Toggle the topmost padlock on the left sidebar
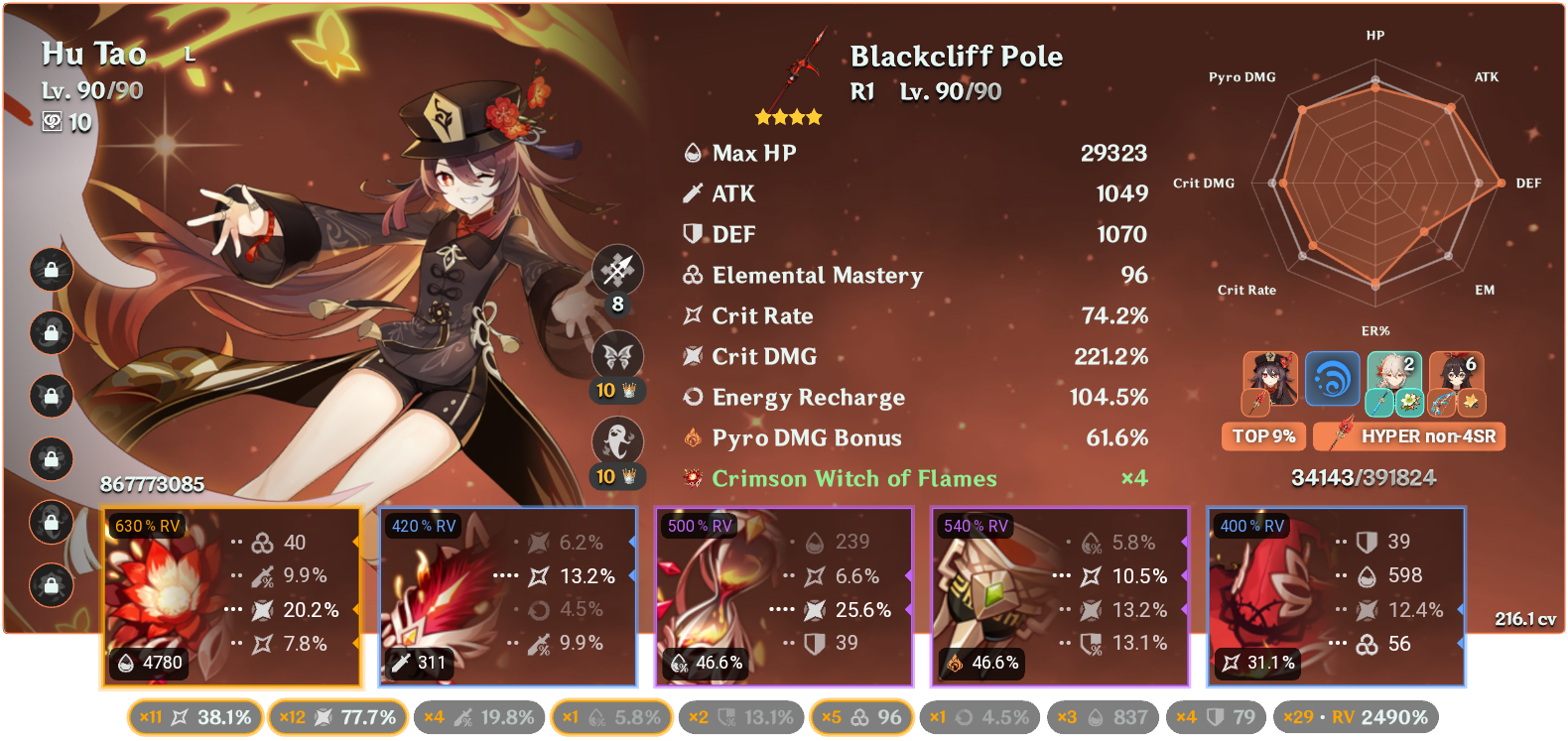1568x741 pixels. click(x=51, y=271)
